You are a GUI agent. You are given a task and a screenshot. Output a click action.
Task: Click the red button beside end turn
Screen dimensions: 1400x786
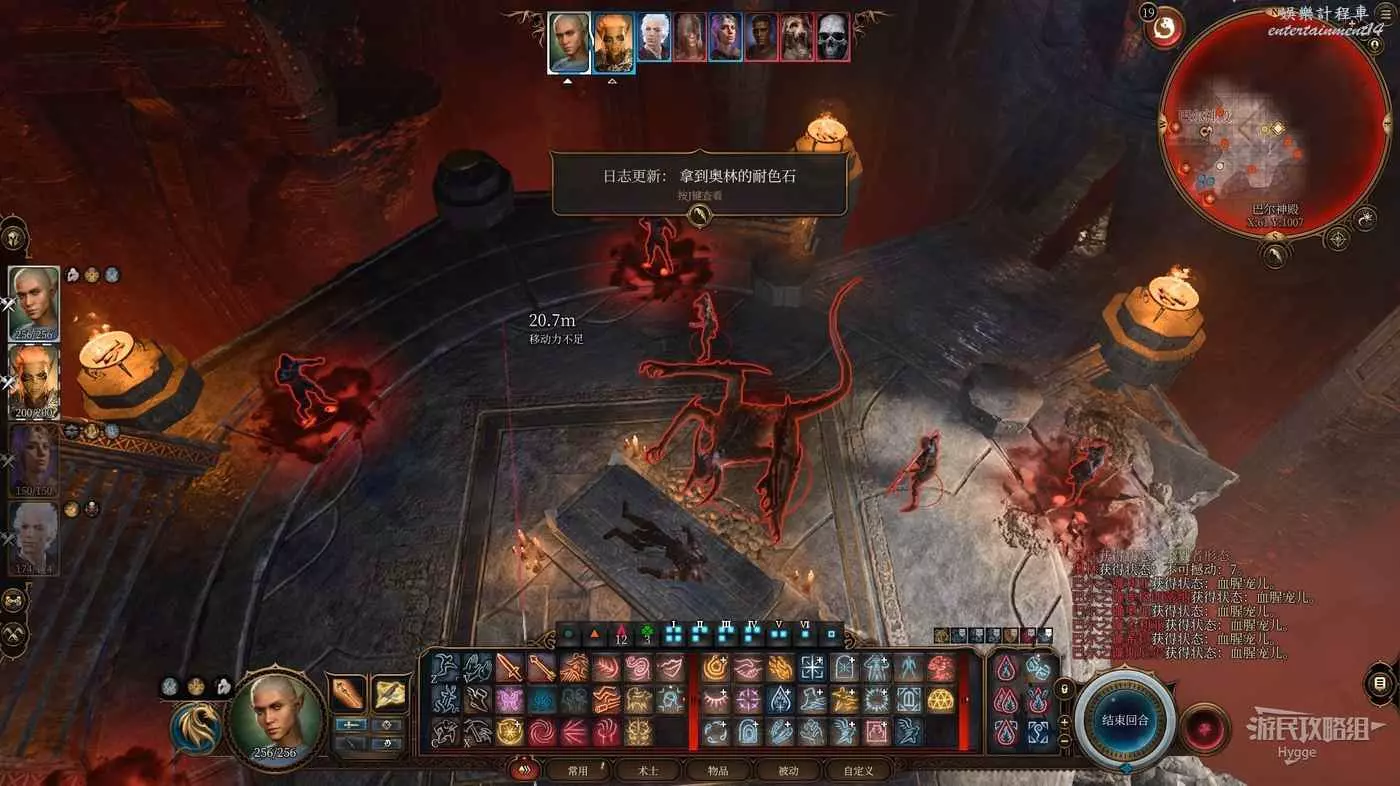1206,721
